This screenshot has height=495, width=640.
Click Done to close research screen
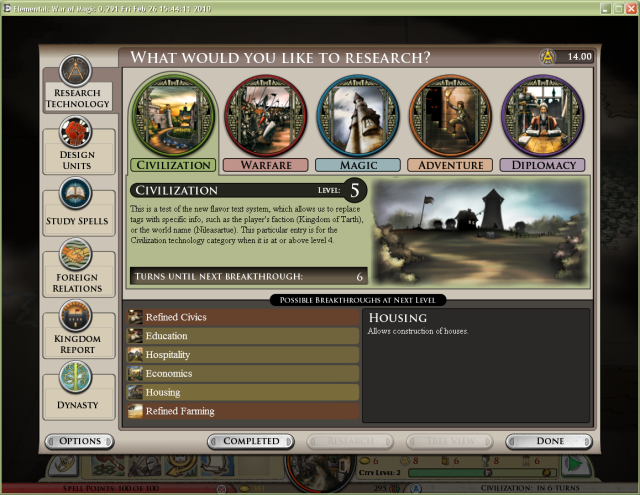pos(550,441)
